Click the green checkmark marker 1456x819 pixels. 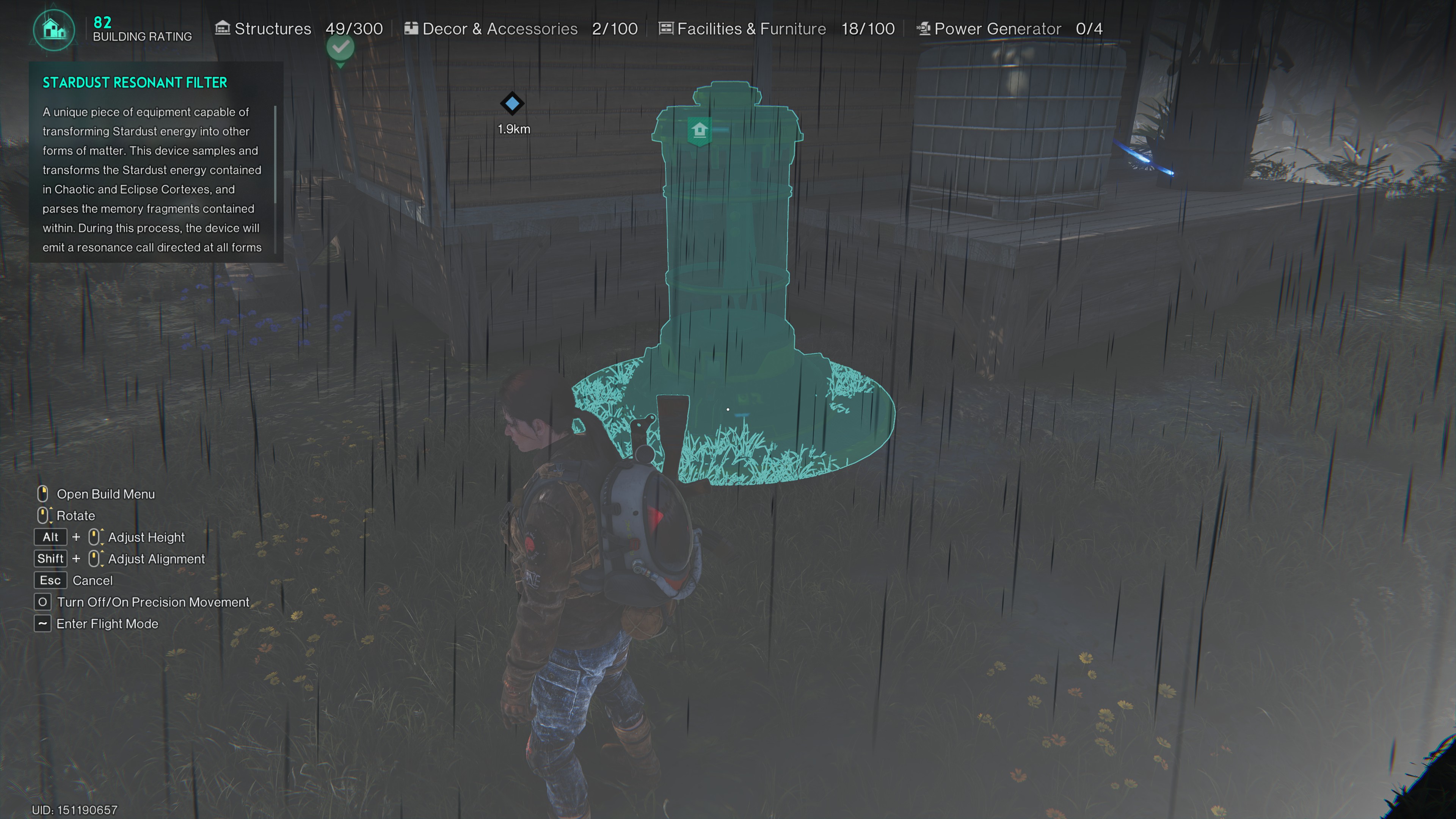coord(340,48)
